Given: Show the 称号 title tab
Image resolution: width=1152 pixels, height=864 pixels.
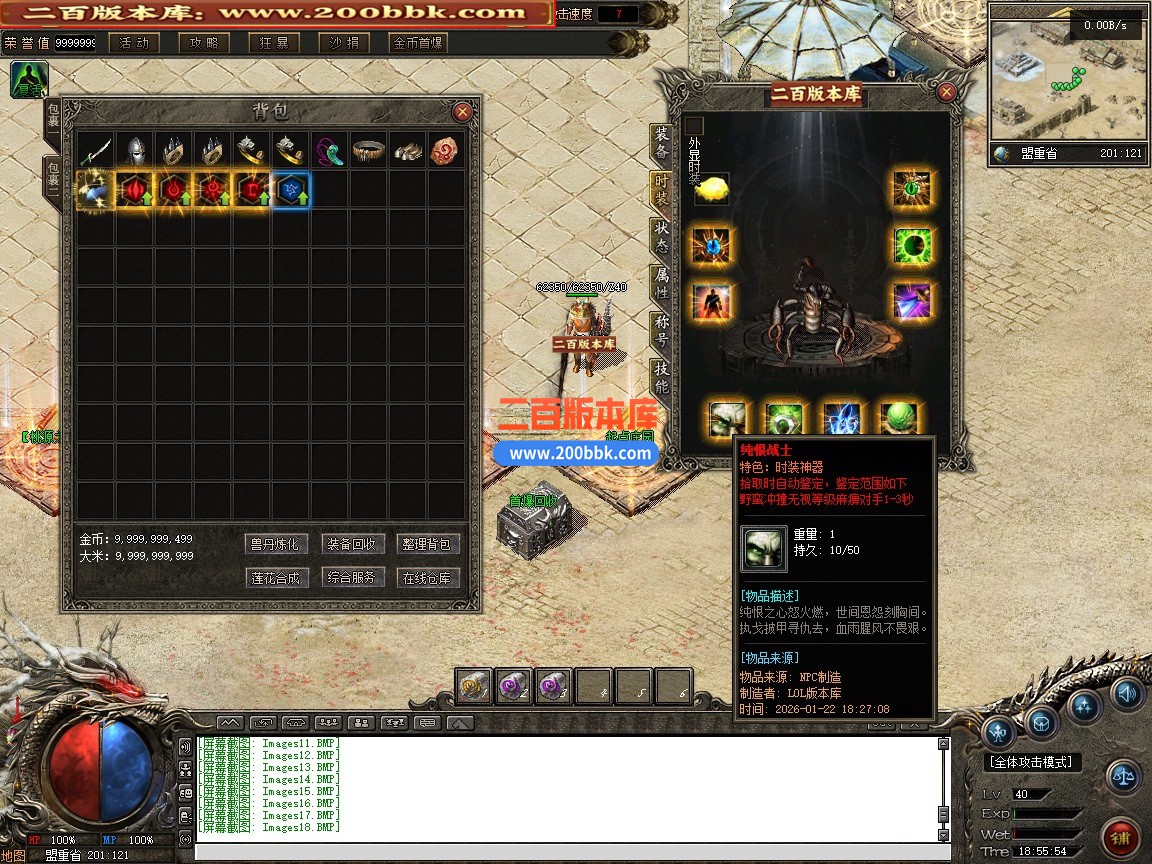Looking at the screenshot, I should [661, 330].
